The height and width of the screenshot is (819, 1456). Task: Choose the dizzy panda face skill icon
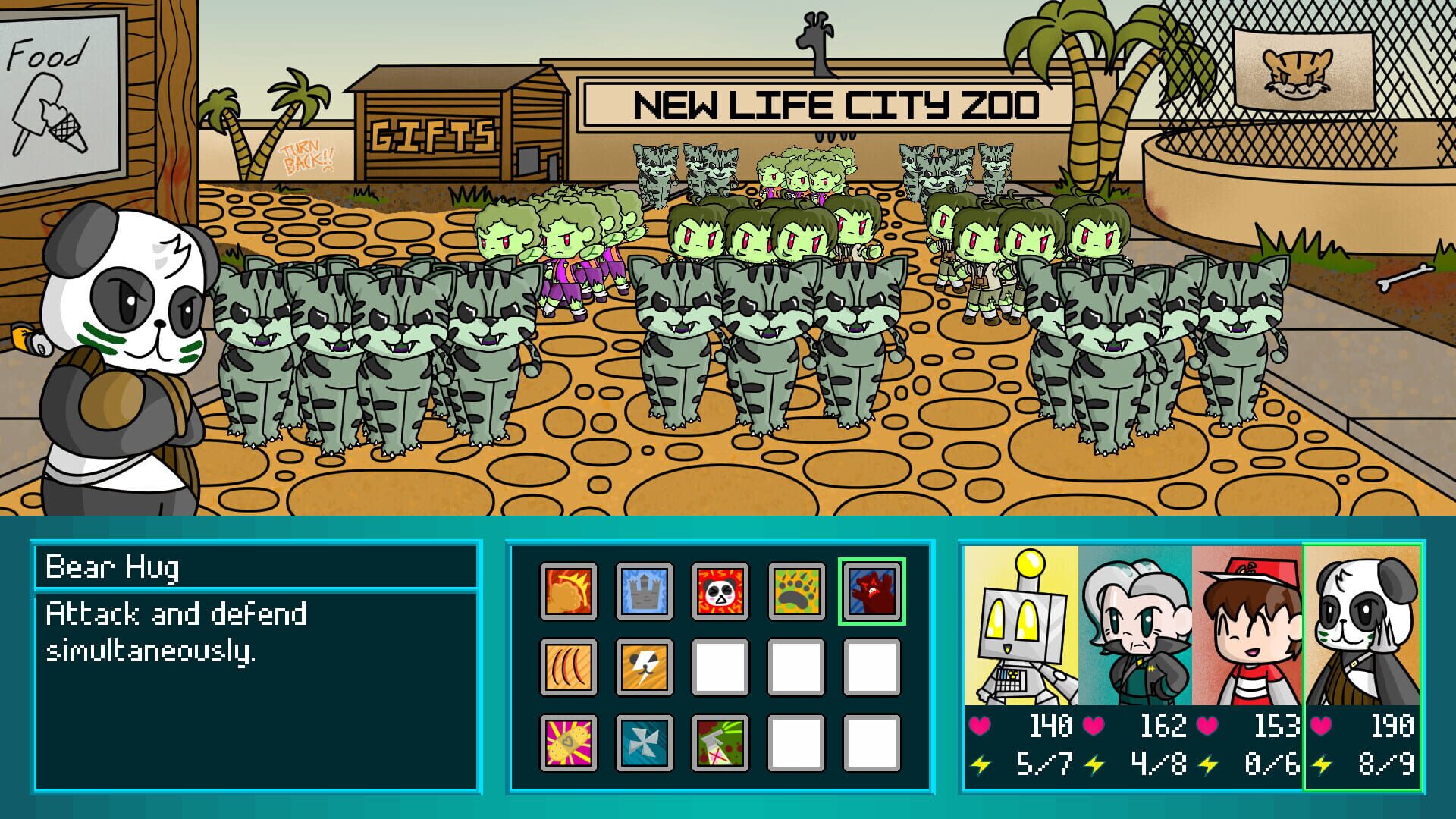pyautogui.click(x=720, y=590)
